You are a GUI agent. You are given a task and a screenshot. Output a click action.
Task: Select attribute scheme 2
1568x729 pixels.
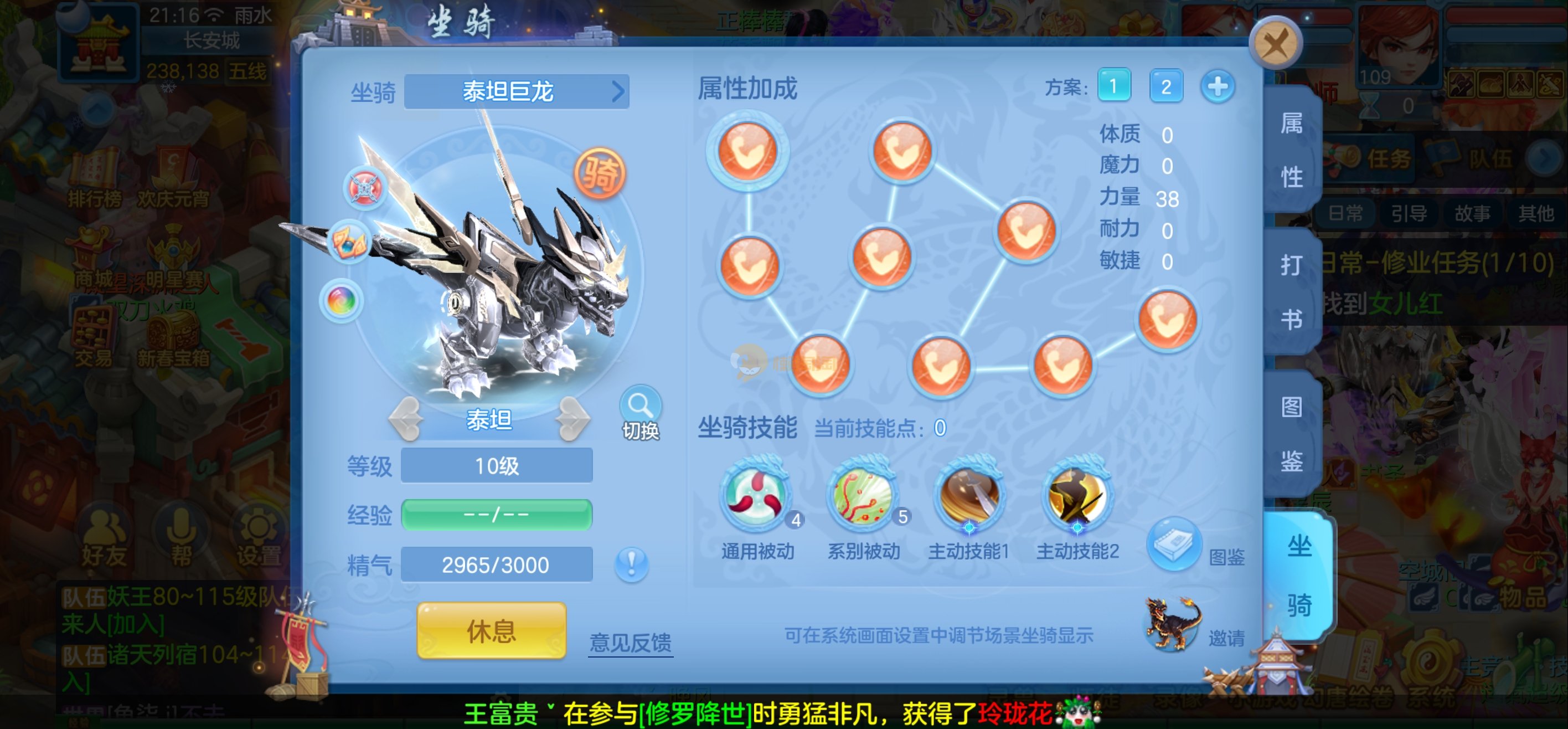coord(1165,86)
